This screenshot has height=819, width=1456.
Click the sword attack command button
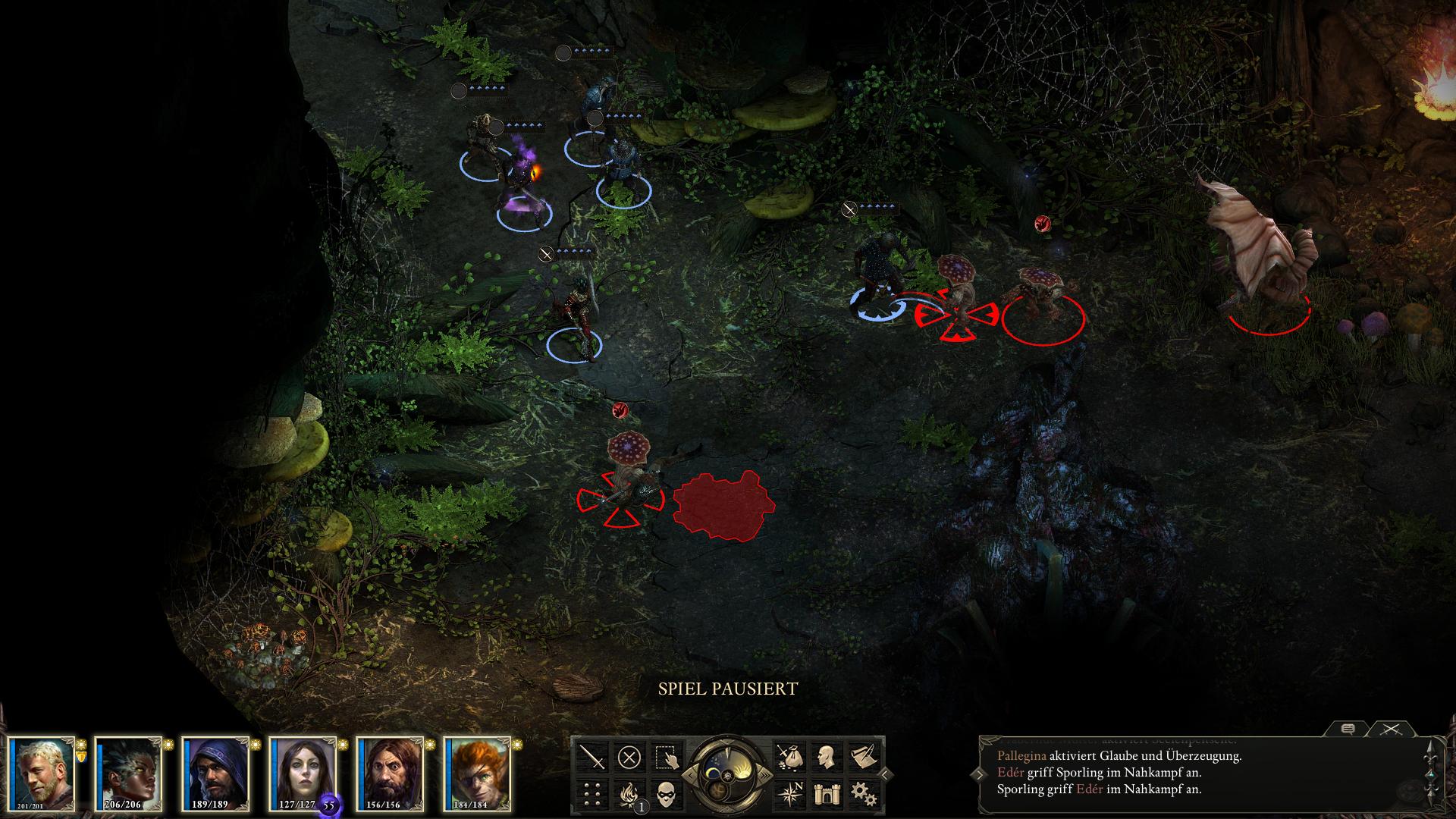[x=591, y=757]
